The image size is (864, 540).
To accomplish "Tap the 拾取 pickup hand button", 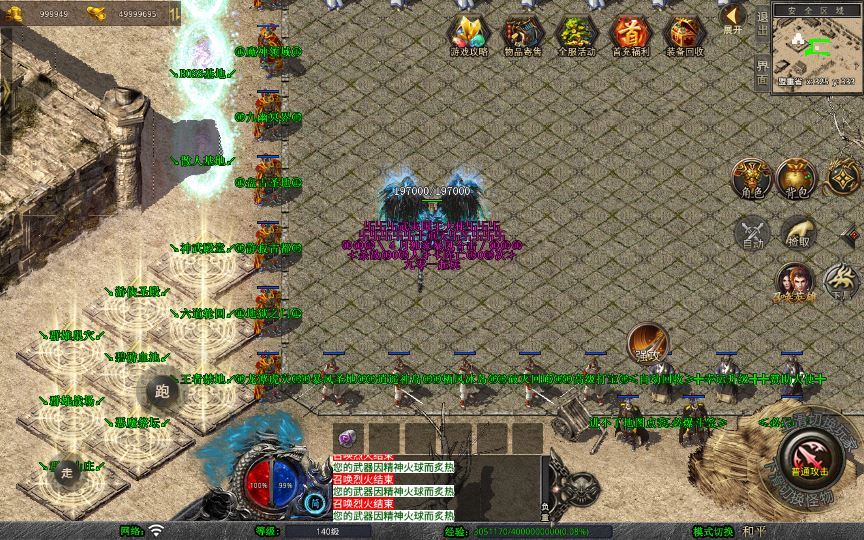I will [798, 232].
